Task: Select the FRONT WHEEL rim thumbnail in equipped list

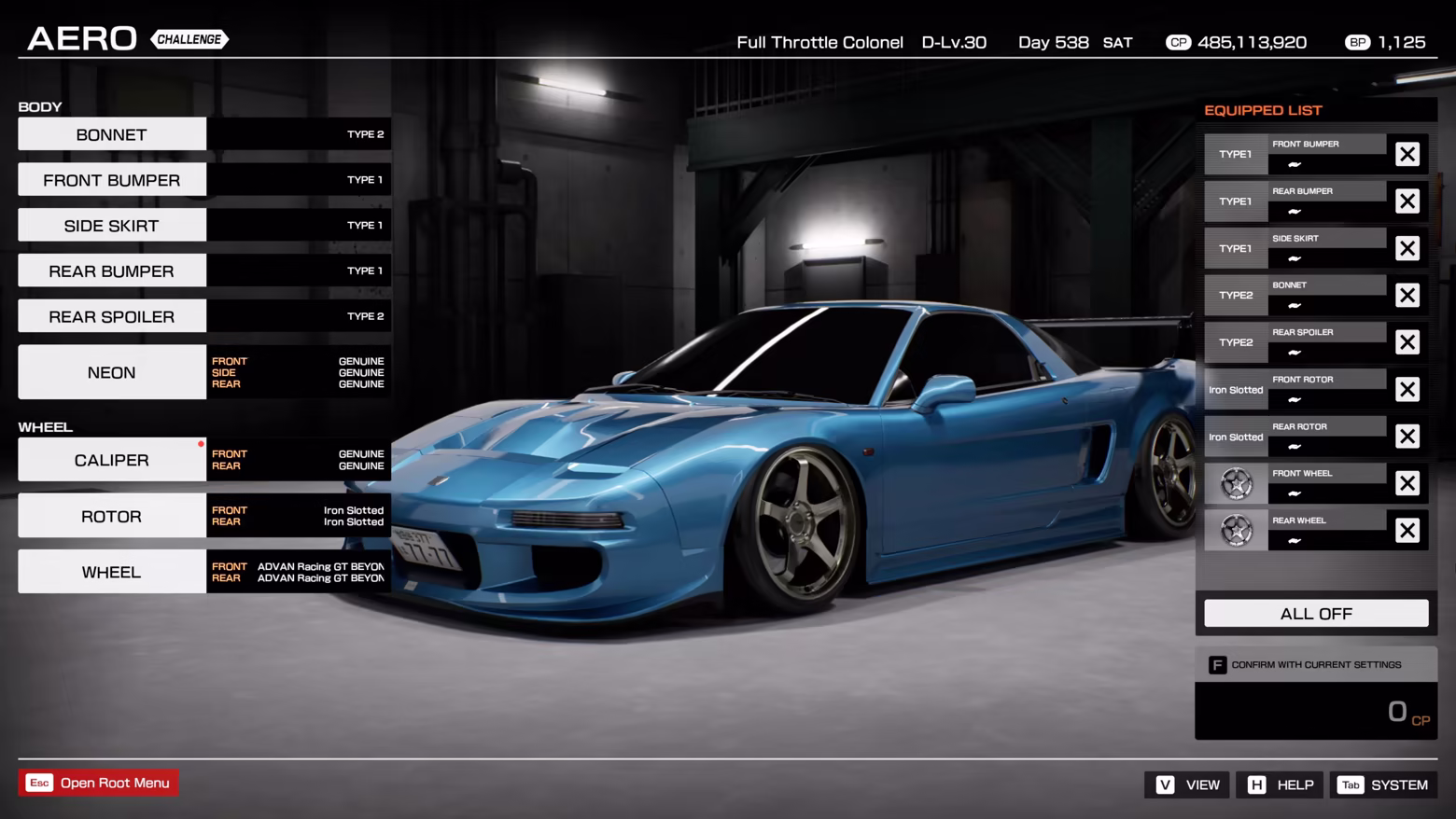Action: coord(1236,483)
